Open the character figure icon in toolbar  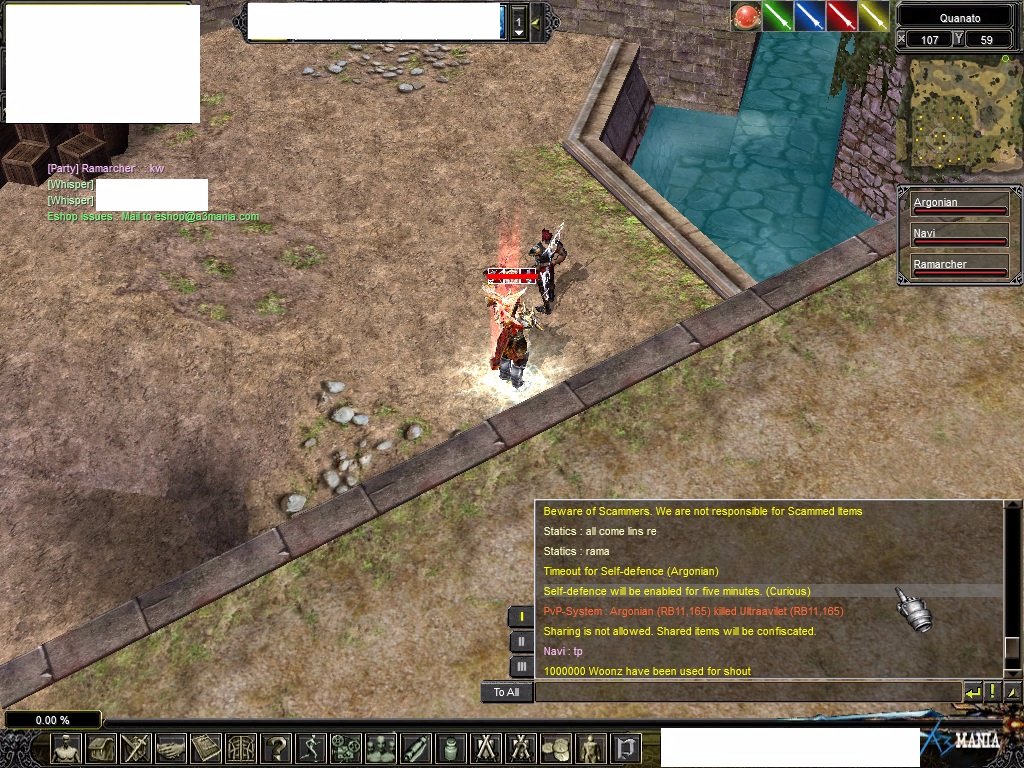[67, 748]
